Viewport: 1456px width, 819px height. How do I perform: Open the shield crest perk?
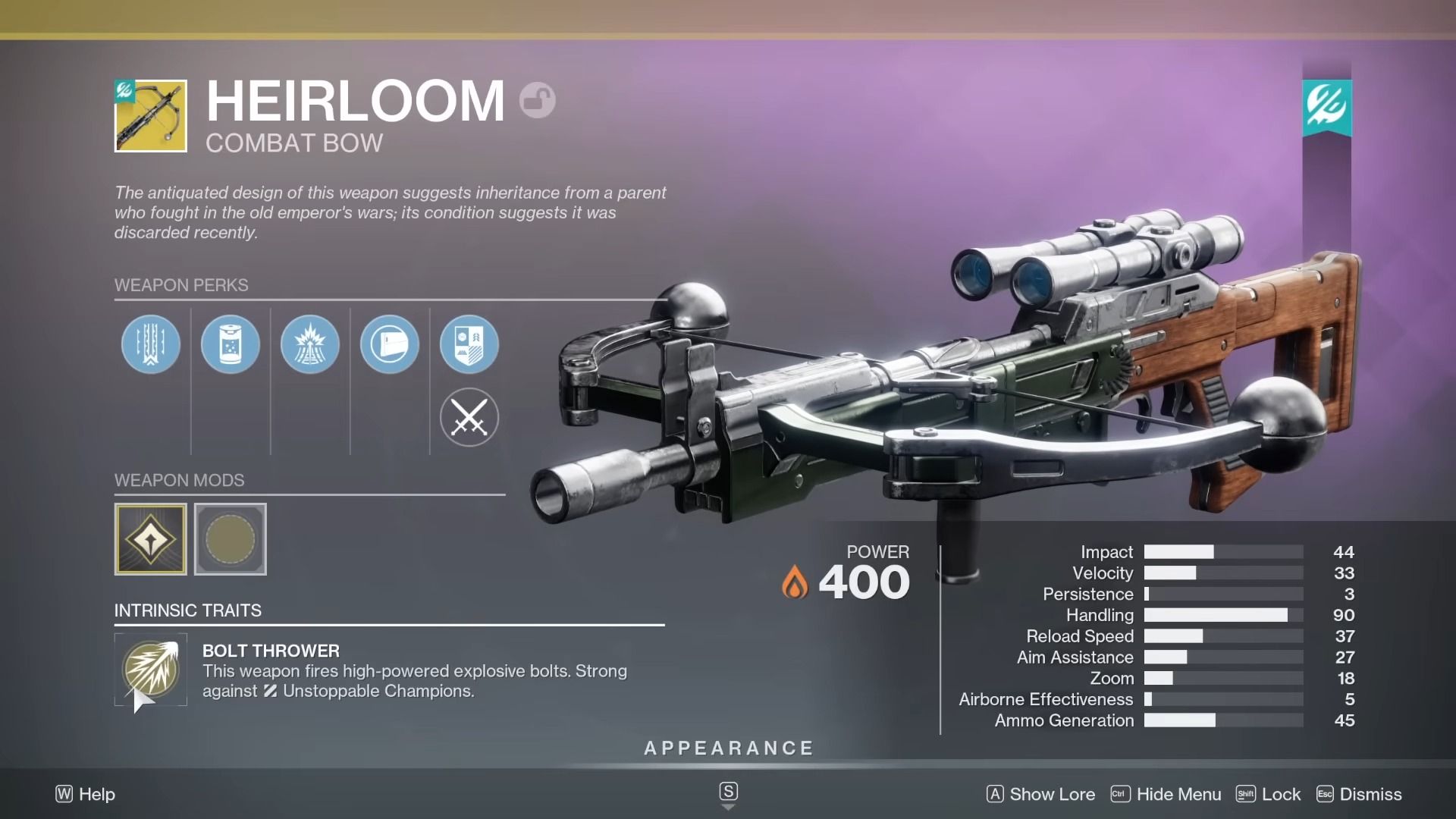tap(469, 344)
